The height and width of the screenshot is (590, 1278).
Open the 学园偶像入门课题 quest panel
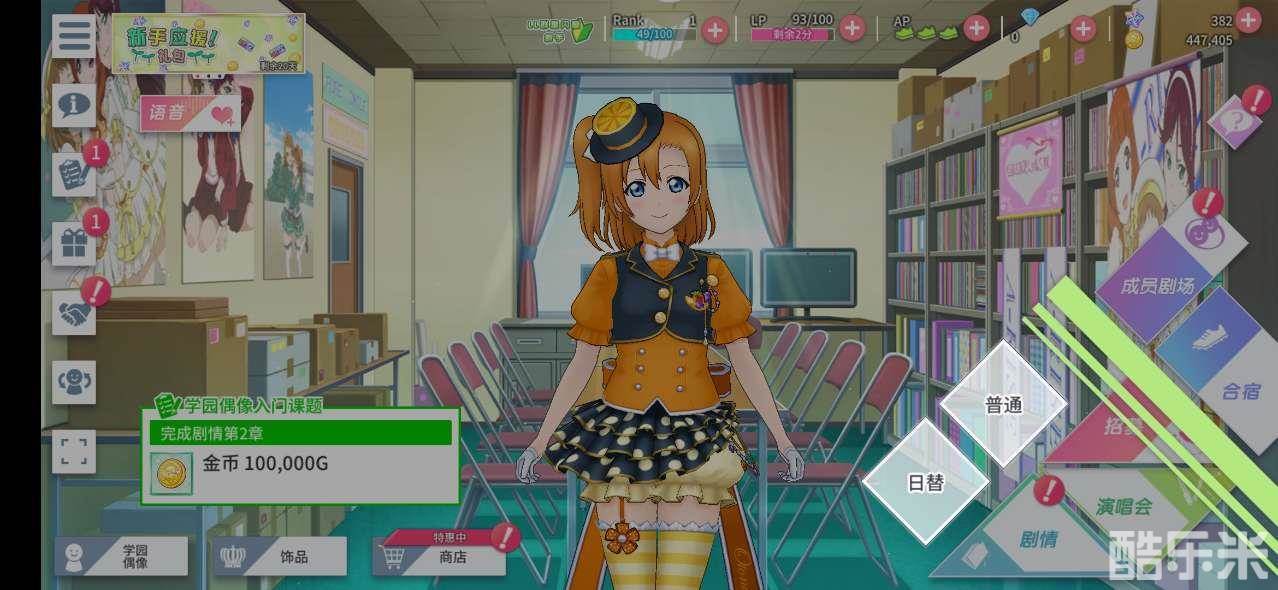point(300,455)
